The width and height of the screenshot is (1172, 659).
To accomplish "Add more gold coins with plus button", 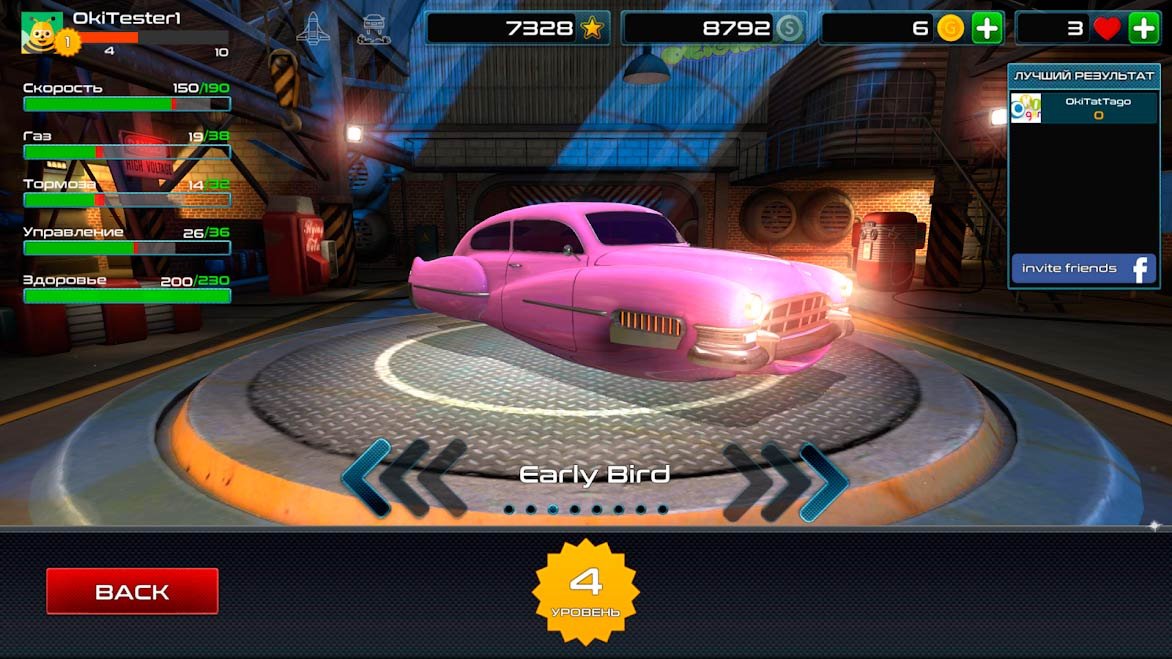I will coord(987,28).
